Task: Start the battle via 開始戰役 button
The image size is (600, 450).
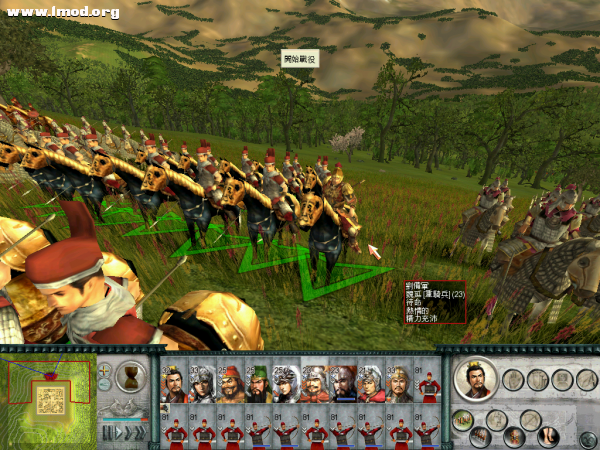Action: [x=299, y=60]
